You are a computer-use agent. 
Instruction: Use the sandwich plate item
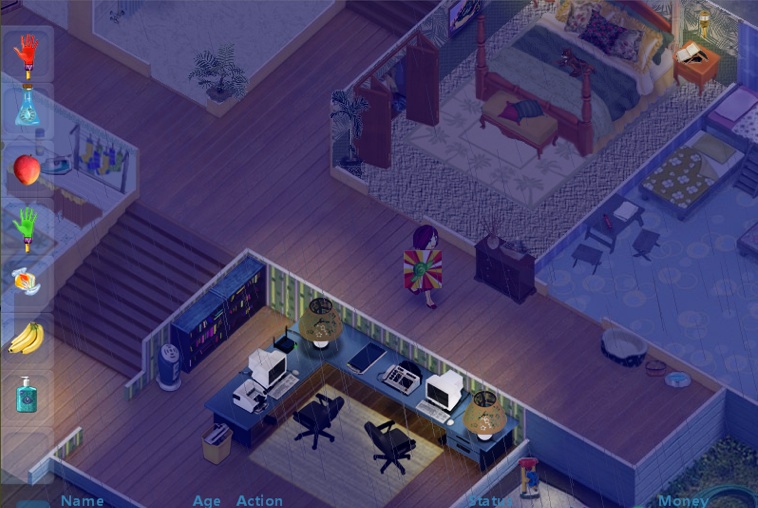(x=28, y=282)
